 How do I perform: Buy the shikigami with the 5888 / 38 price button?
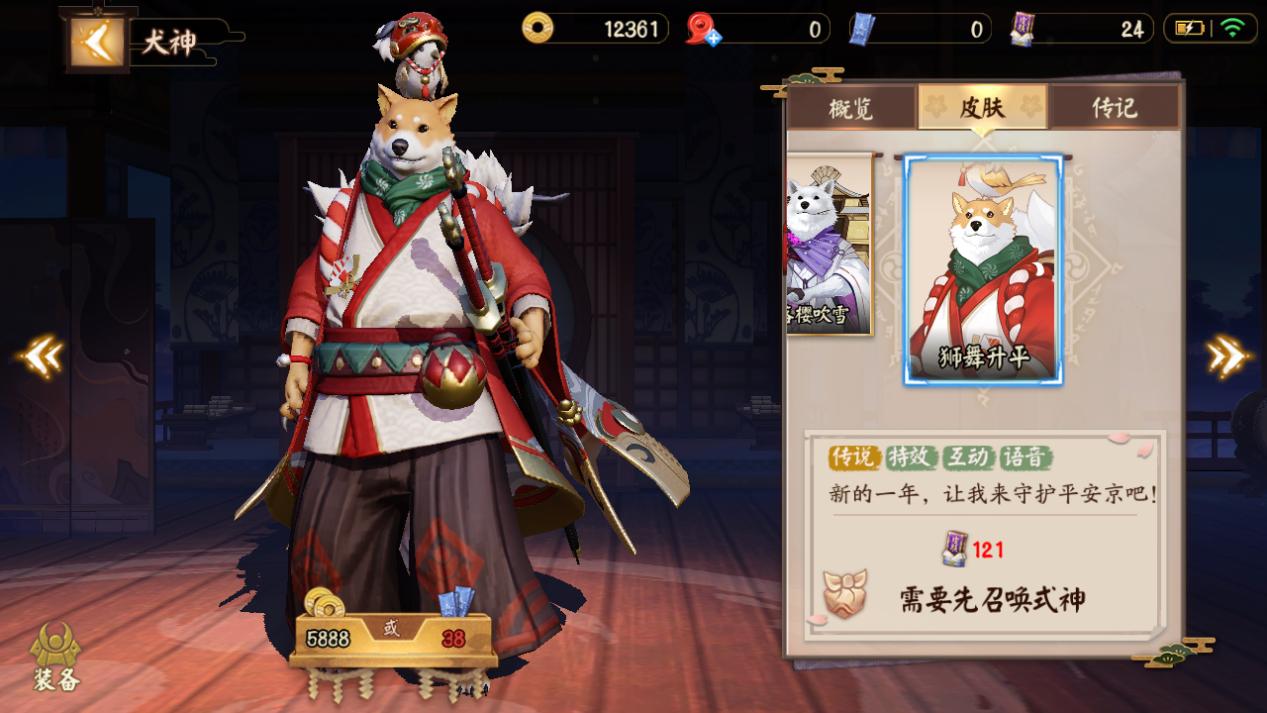(x=393, y=637)
